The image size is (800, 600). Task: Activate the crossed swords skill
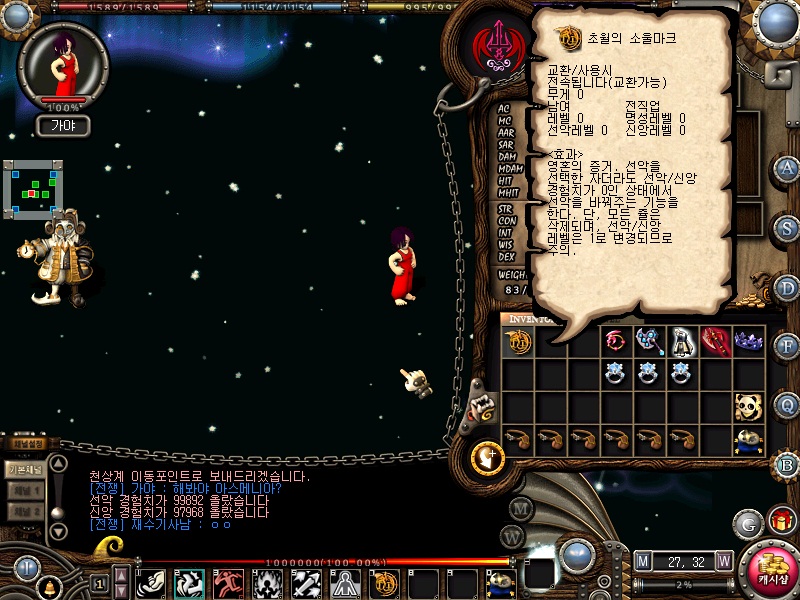pyautogui.click(x=306, y=581)
